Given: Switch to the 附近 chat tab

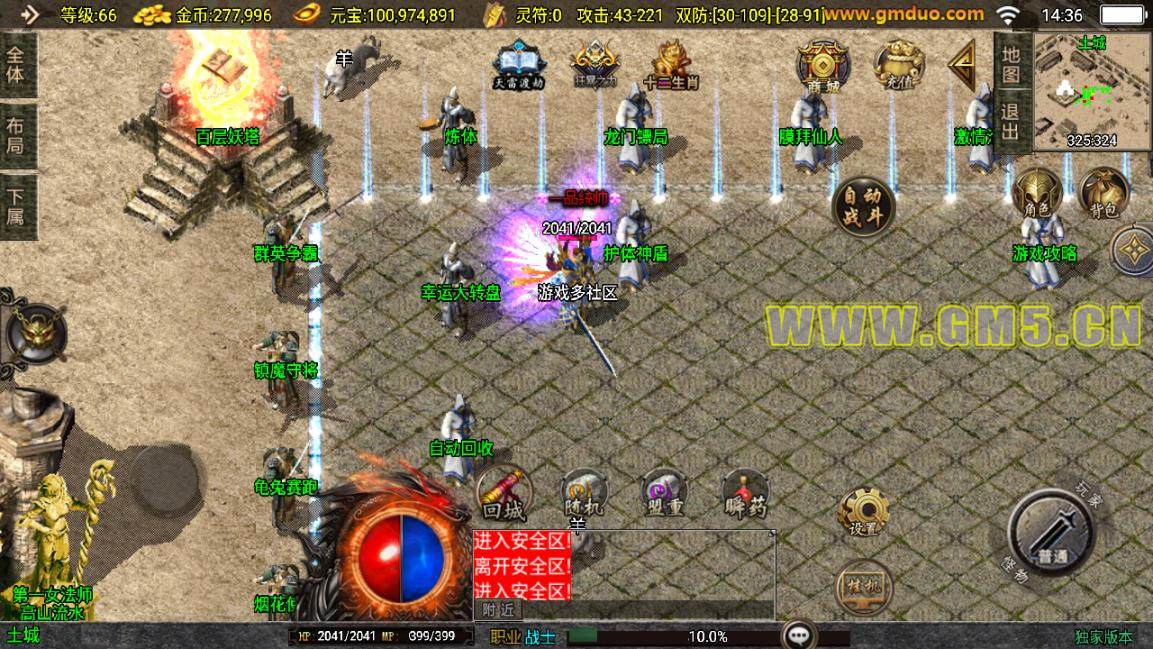Looking at the screenshot, I should pos(497,610).
